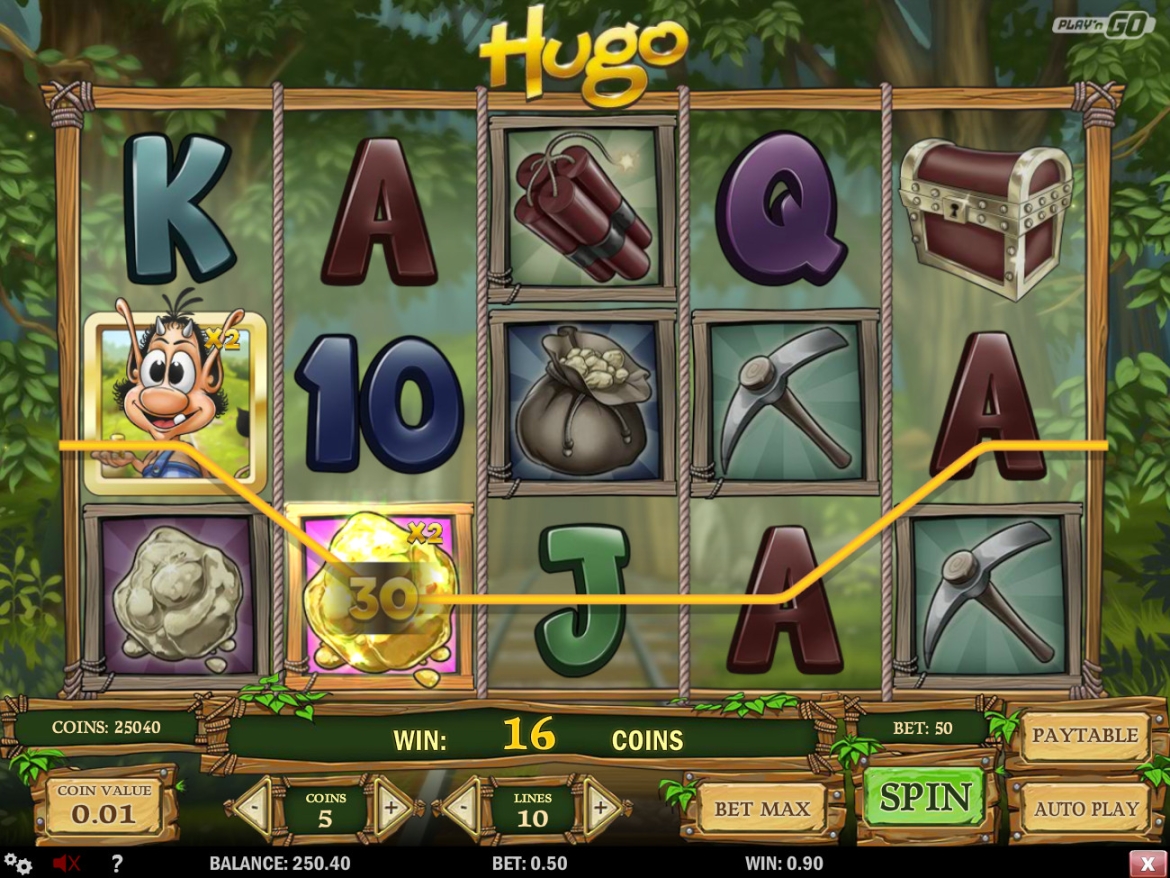The width and height of the screenshot is (1170, 878).
Task: Change the coin value sign
Action: 104,806
